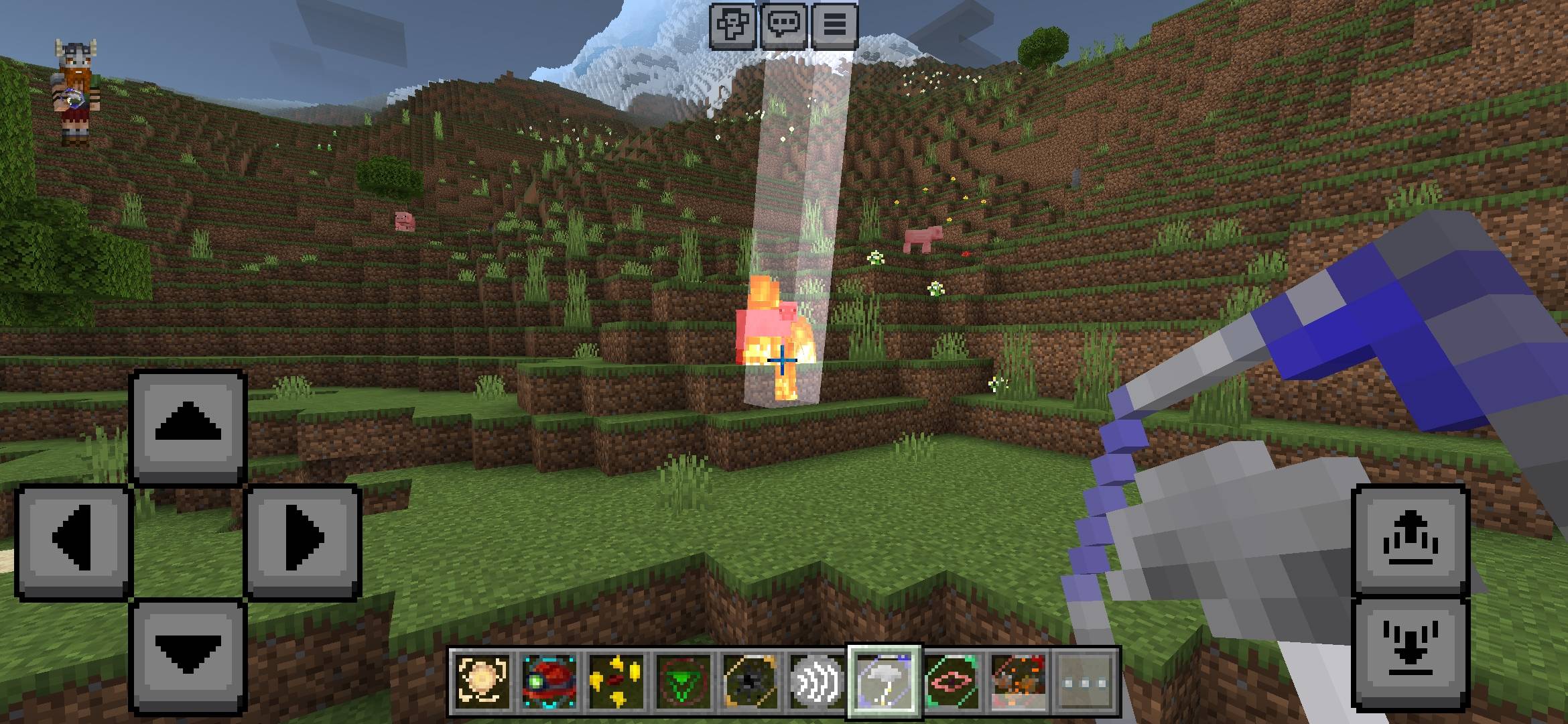Tap the fly up button
The height and width of the screenshot is (724, 1568).
[x=1410, y=540]
